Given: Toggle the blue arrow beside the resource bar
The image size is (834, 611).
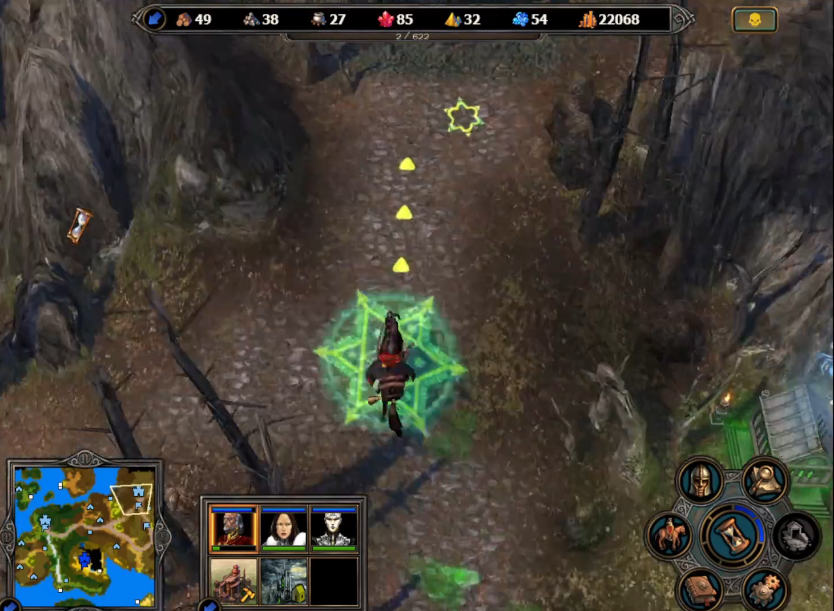Looking at the screenshot, I should click(155, 19).
